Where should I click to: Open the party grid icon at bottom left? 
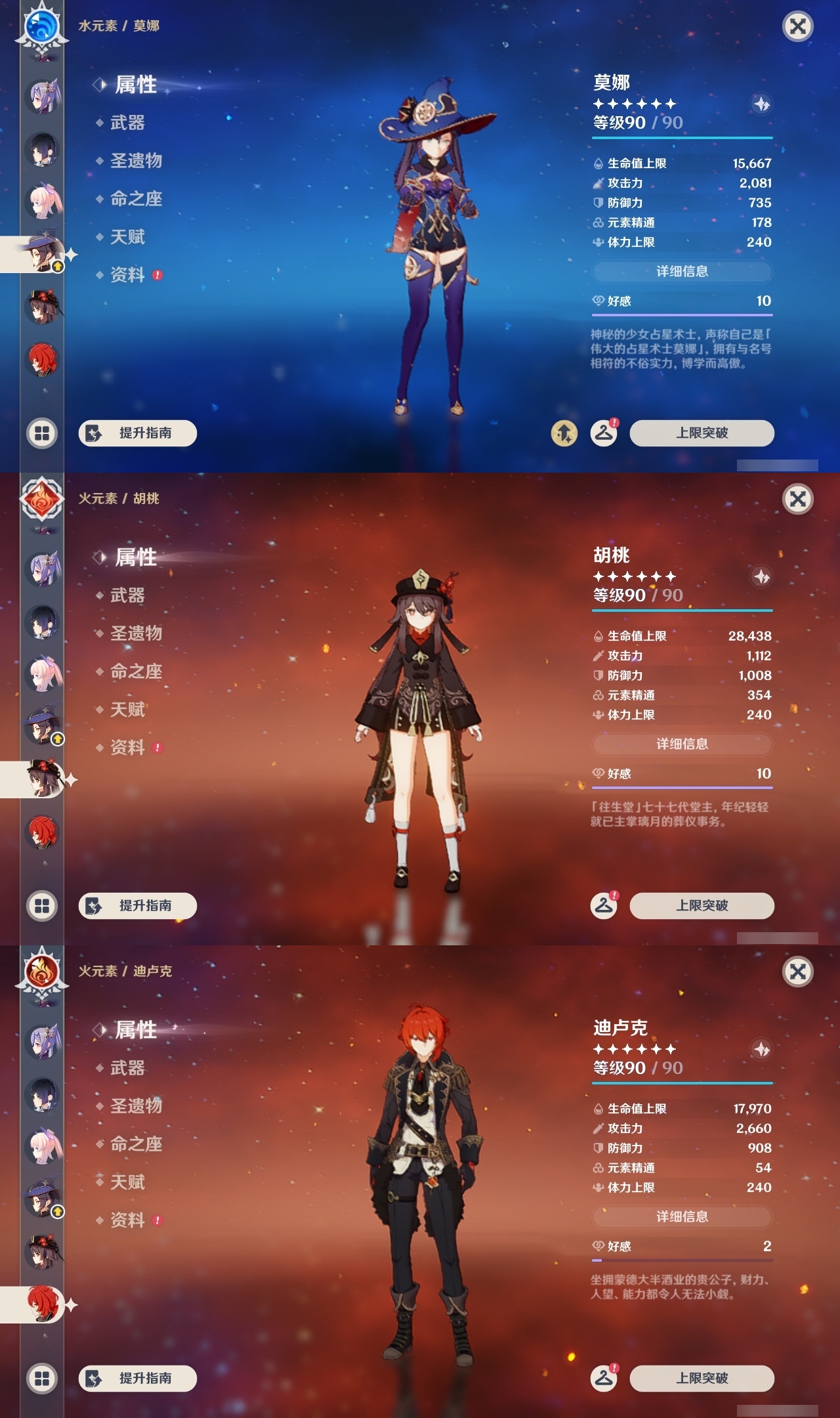[x=43, y=433]
